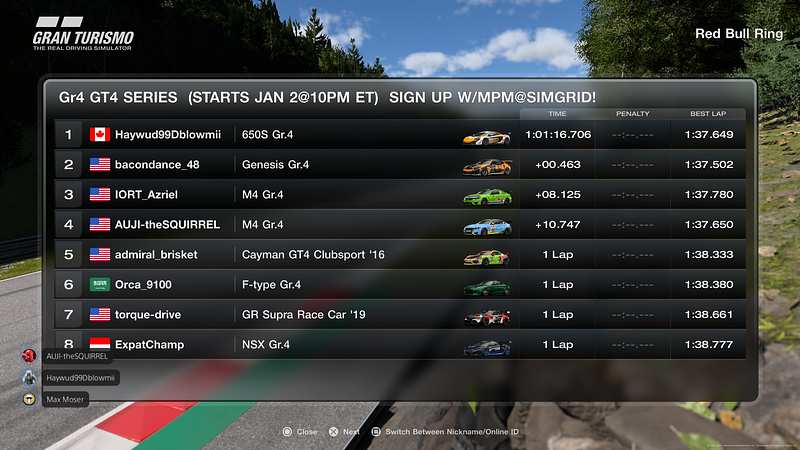Click Max Moser in the voice overlay
The width and height of the screenshot is (800, 450).
click(65, 400)
